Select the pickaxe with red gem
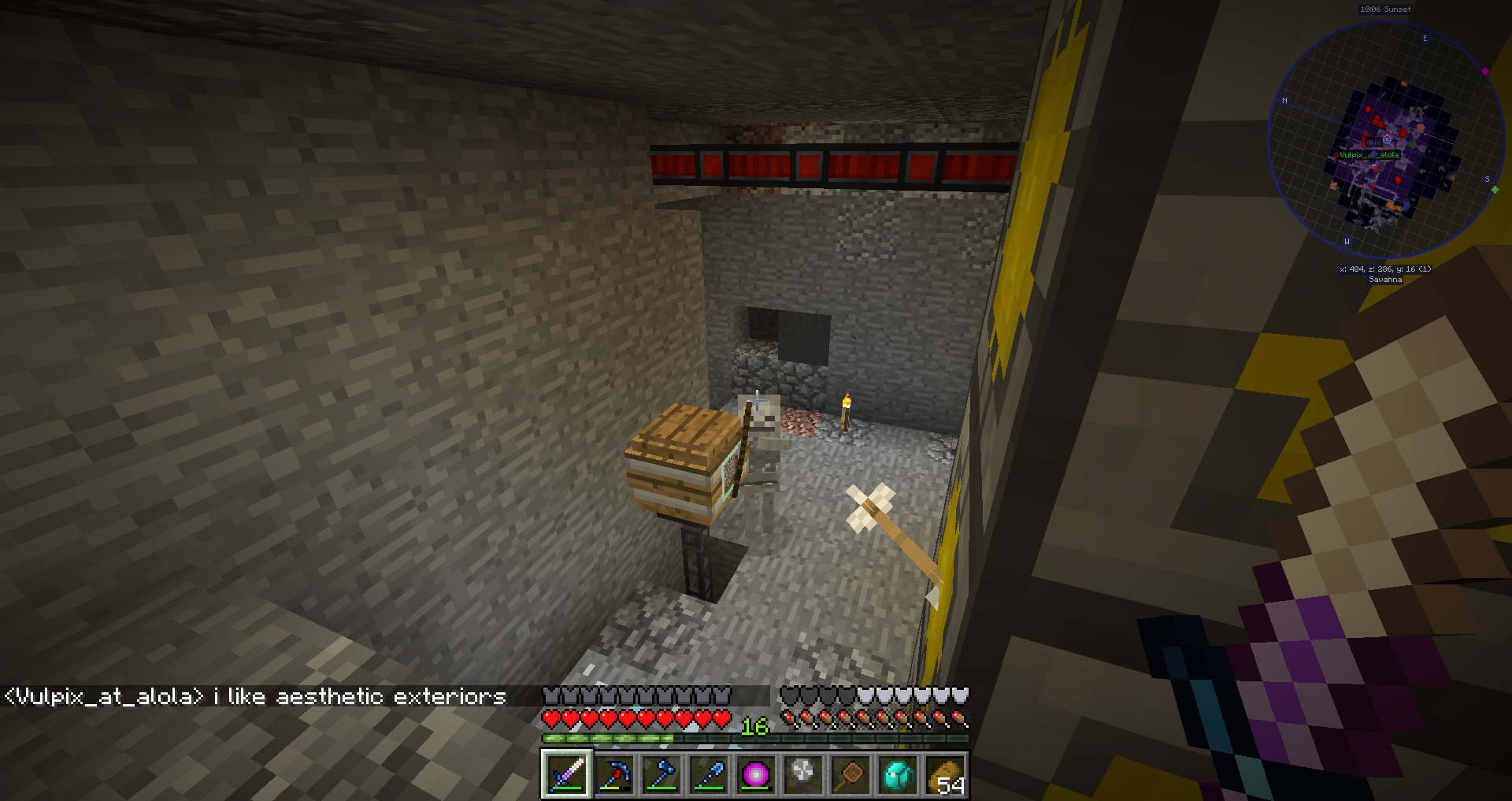This screenshot has height=801, width=1512. tap(614, 775)
